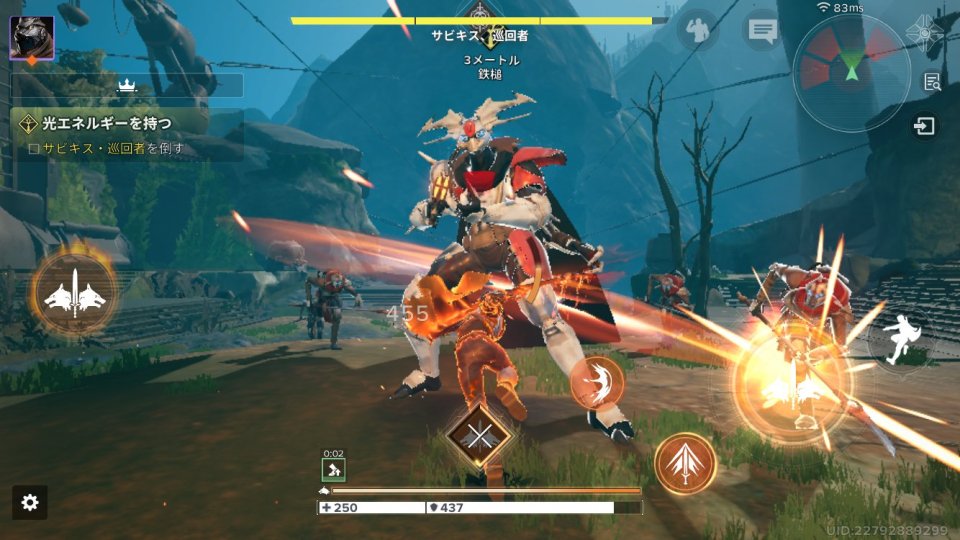
Task: Click the exit door arrow button
Action: tap(925, 126)
